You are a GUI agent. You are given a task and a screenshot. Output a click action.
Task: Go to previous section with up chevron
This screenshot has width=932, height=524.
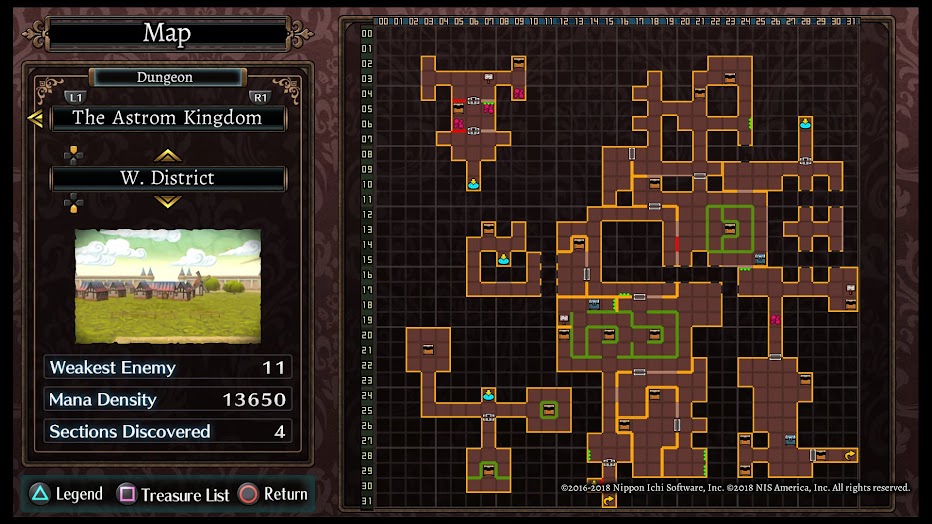tap(167, 155)
